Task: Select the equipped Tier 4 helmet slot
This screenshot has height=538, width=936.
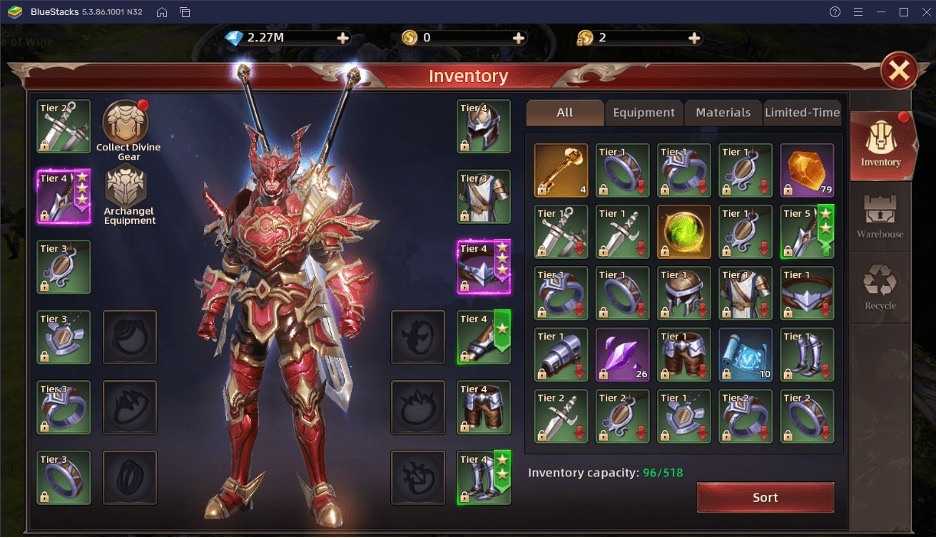Action: tap(484, 126)
